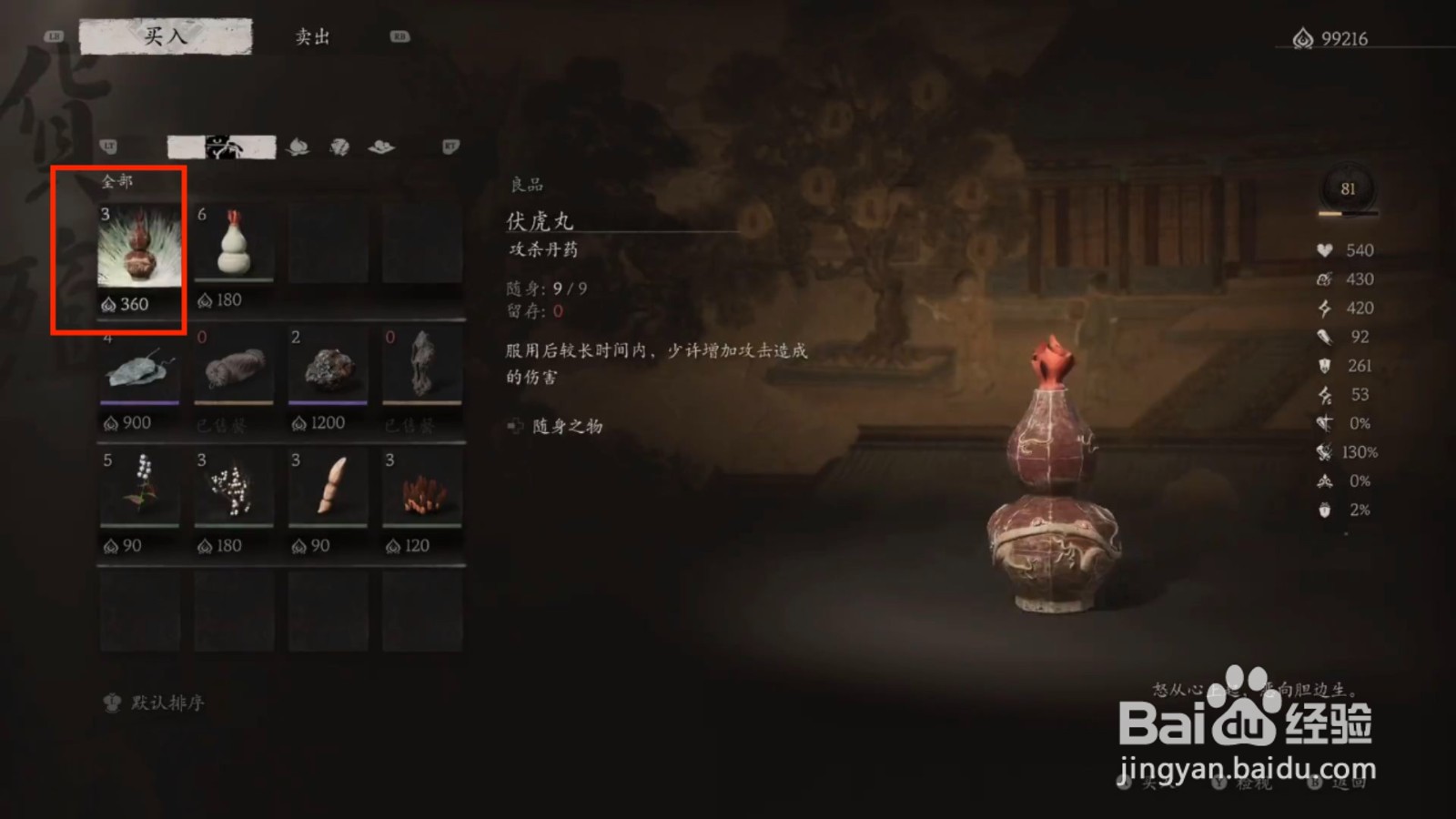Select the materials category icon
Viewport: 1456px width, 819px height.
(x=339, y=146)
